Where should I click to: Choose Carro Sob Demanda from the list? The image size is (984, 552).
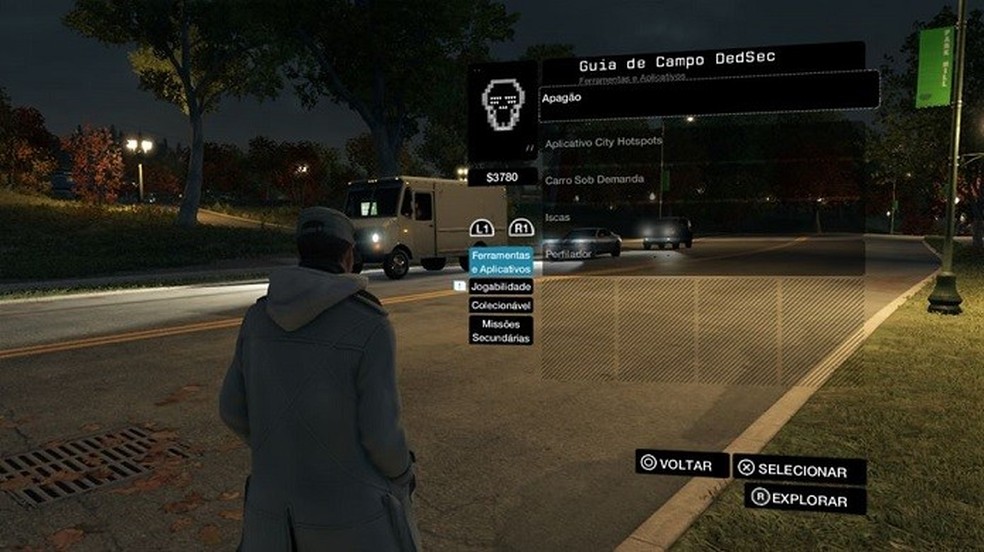[x=702, y=181]
